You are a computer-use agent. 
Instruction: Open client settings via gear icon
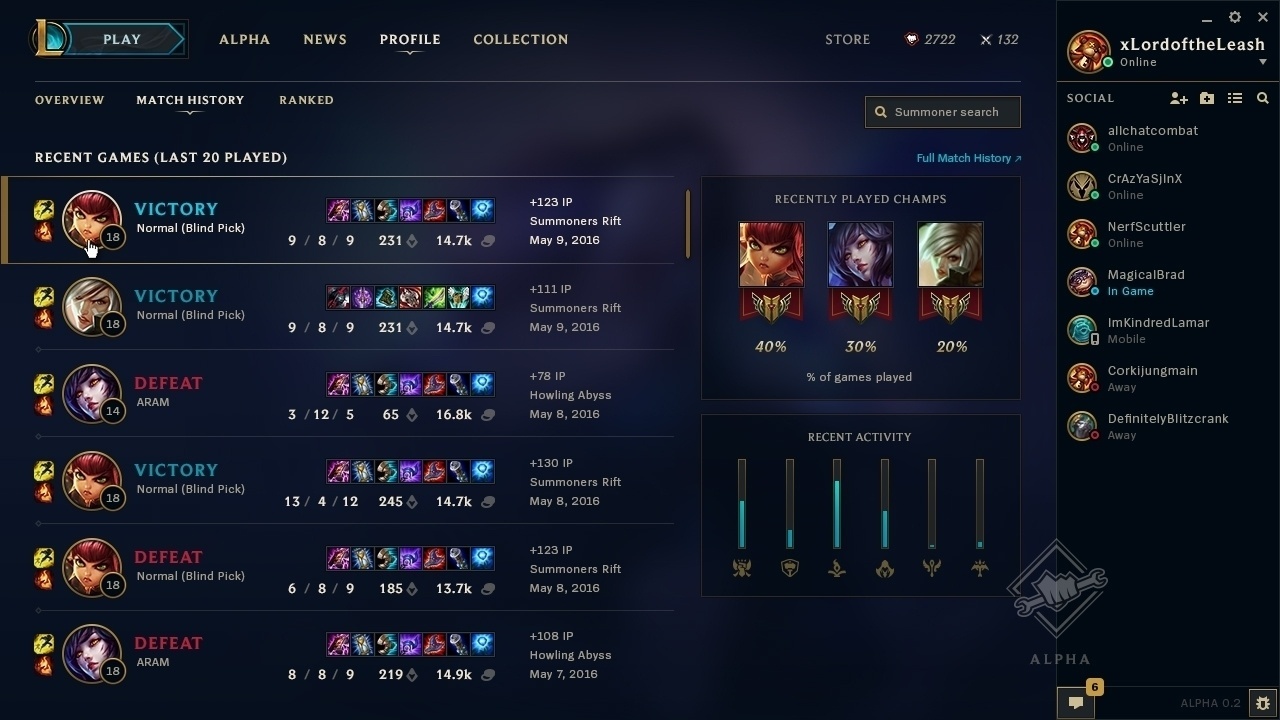[1235, 17]
